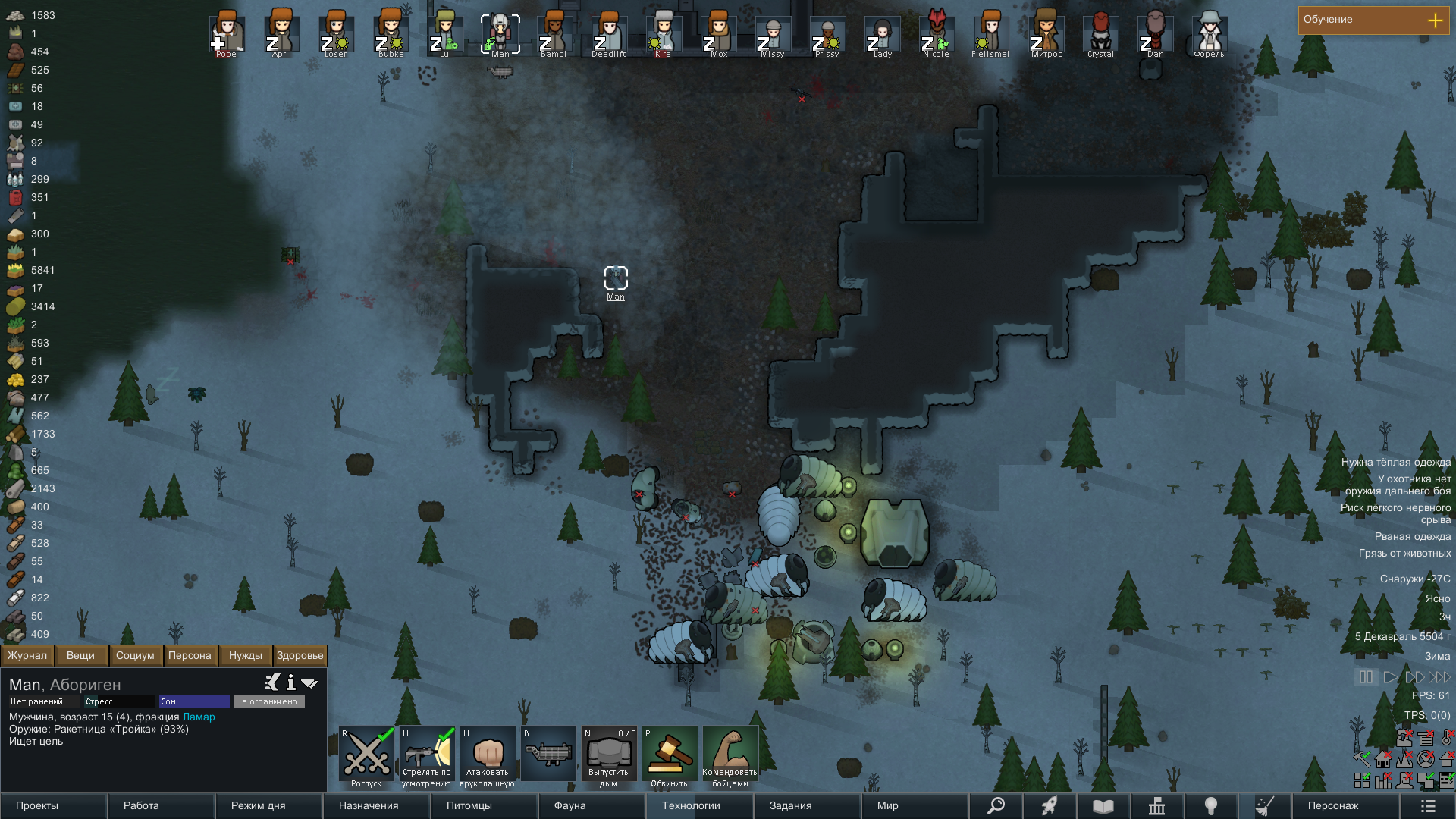Open the Мир world view
Viewport: 1456px width, 819px height.
(915, 805)
